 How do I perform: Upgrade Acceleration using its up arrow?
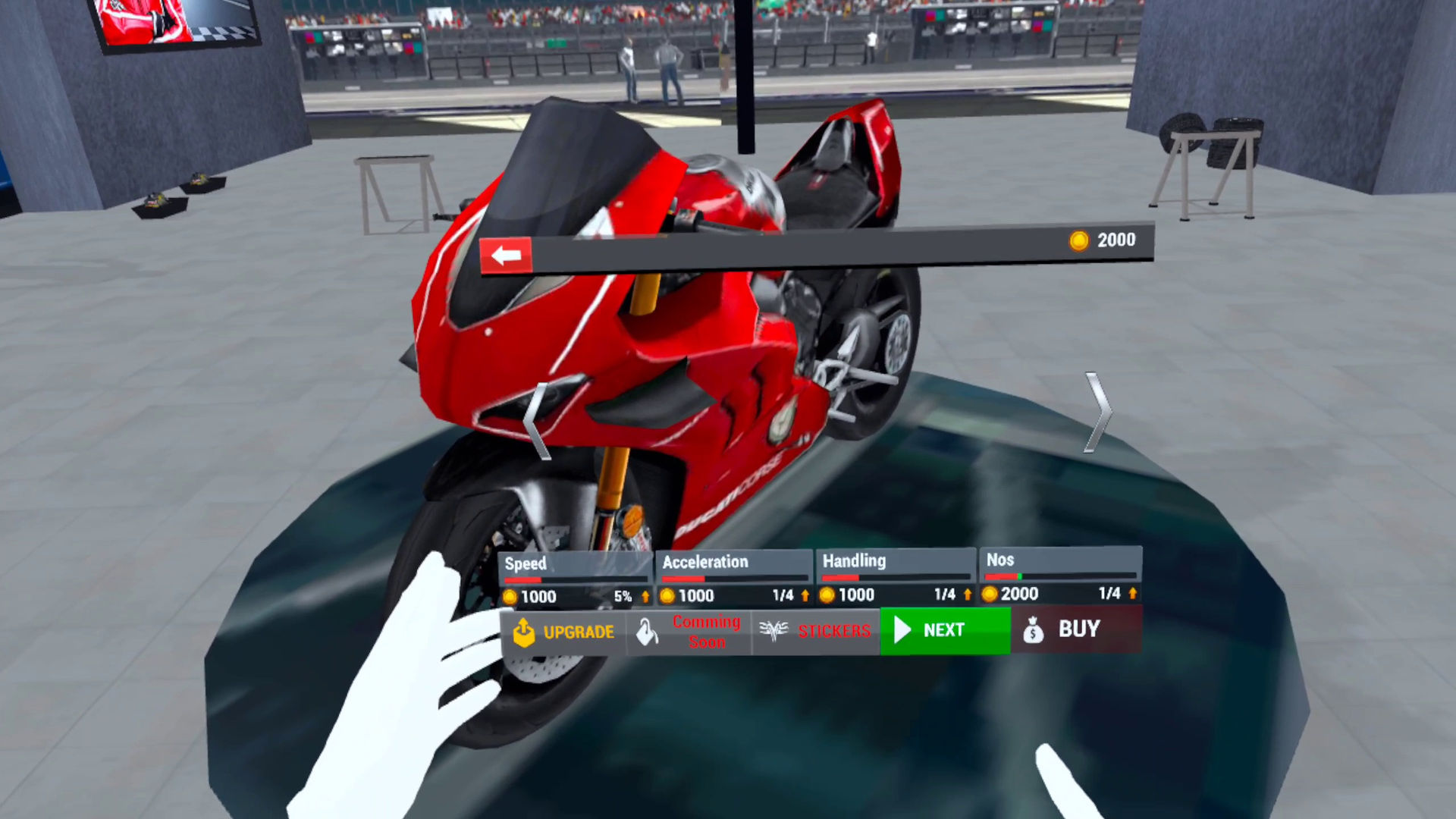[x=805, y=596]
